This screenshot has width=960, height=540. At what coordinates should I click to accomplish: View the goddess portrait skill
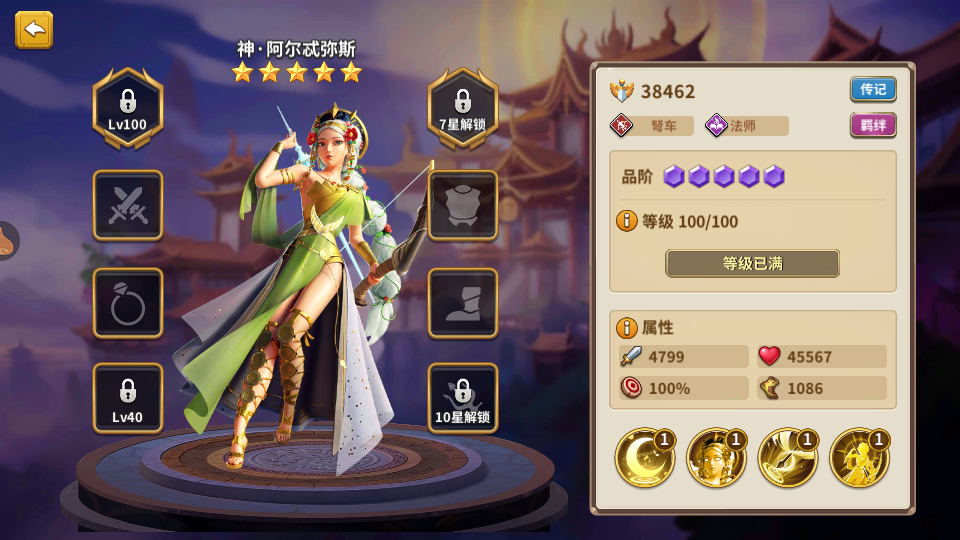tap(716, 458)
